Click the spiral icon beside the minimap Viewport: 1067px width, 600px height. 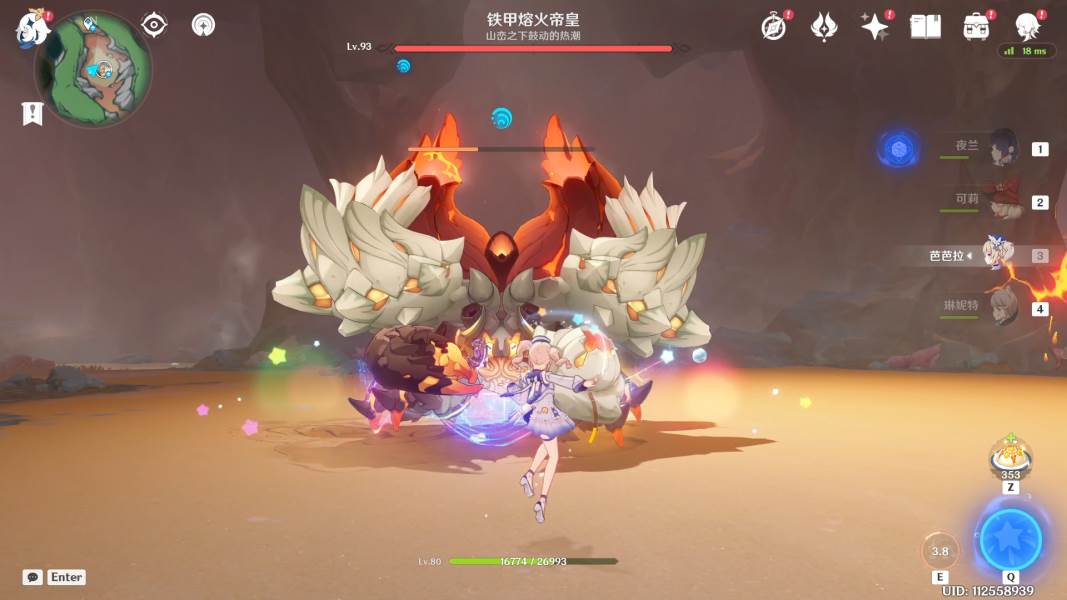[204, 25]
